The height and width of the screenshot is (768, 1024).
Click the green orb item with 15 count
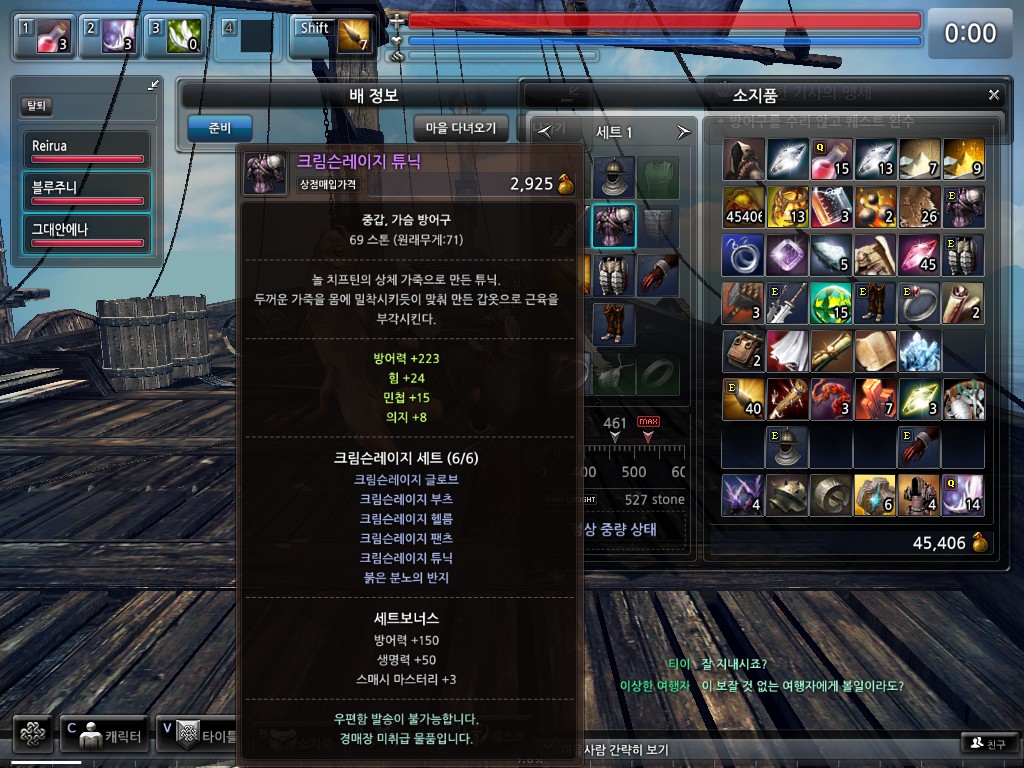coord(831,303)
